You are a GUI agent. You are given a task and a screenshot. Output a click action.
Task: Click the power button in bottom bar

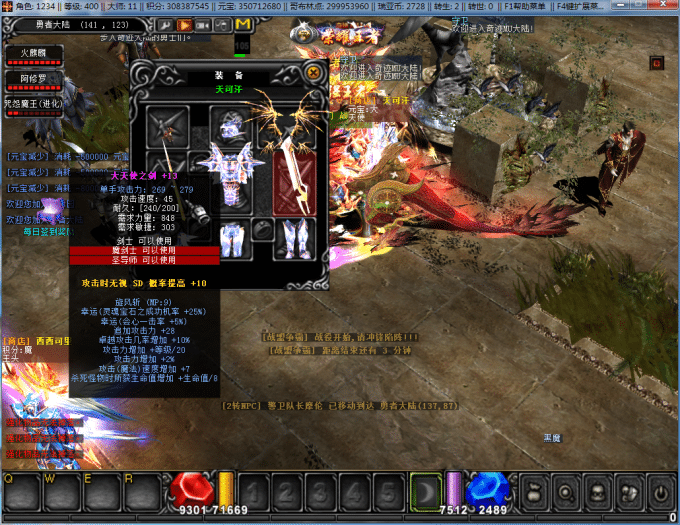coord(660,492)
